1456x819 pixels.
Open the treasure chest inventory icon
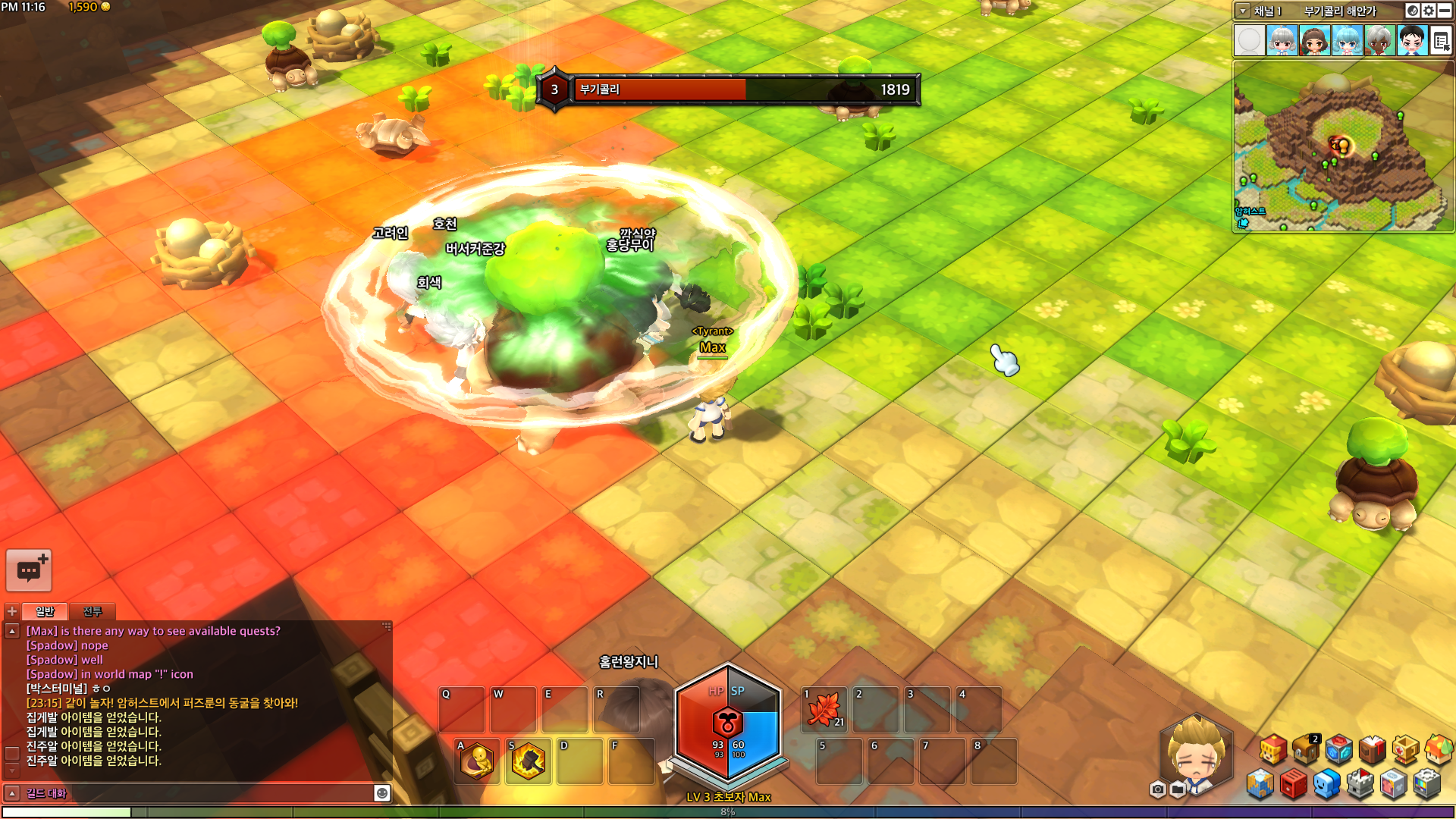tap(1306, 749)
